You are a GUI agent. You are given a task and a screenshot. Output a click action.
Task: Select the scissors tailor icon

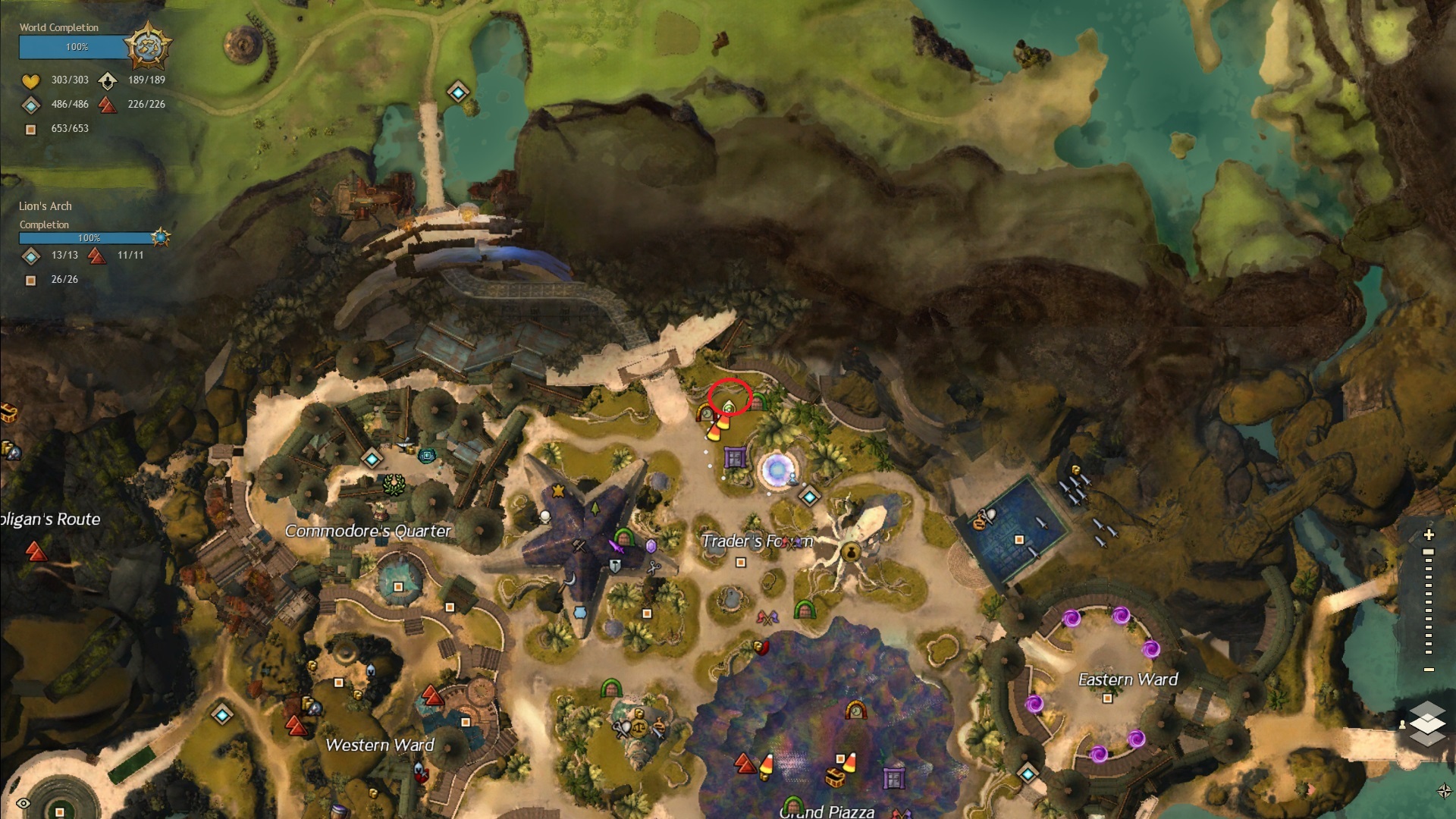point(654,566)
